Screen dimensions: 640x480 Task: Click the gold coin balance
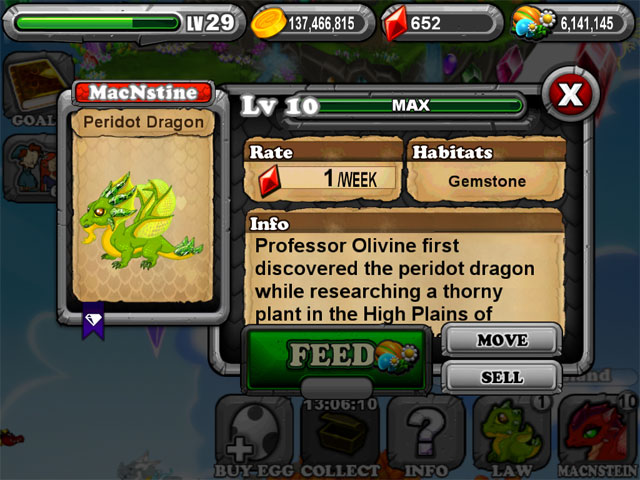pos(310,22)
